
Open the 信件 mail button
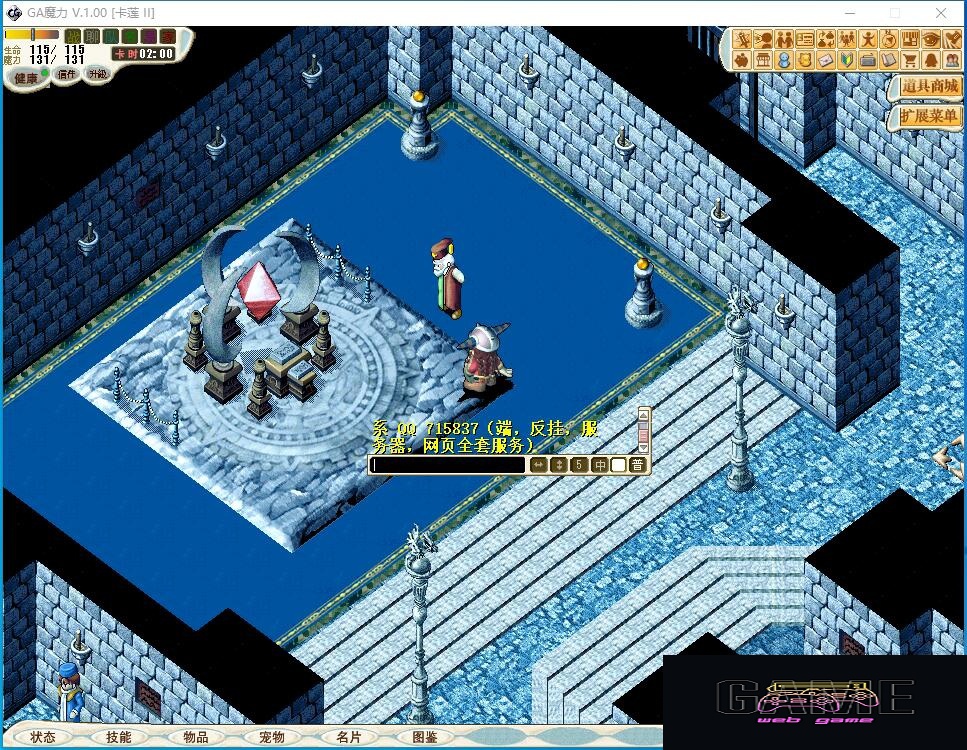pos(68,74)
